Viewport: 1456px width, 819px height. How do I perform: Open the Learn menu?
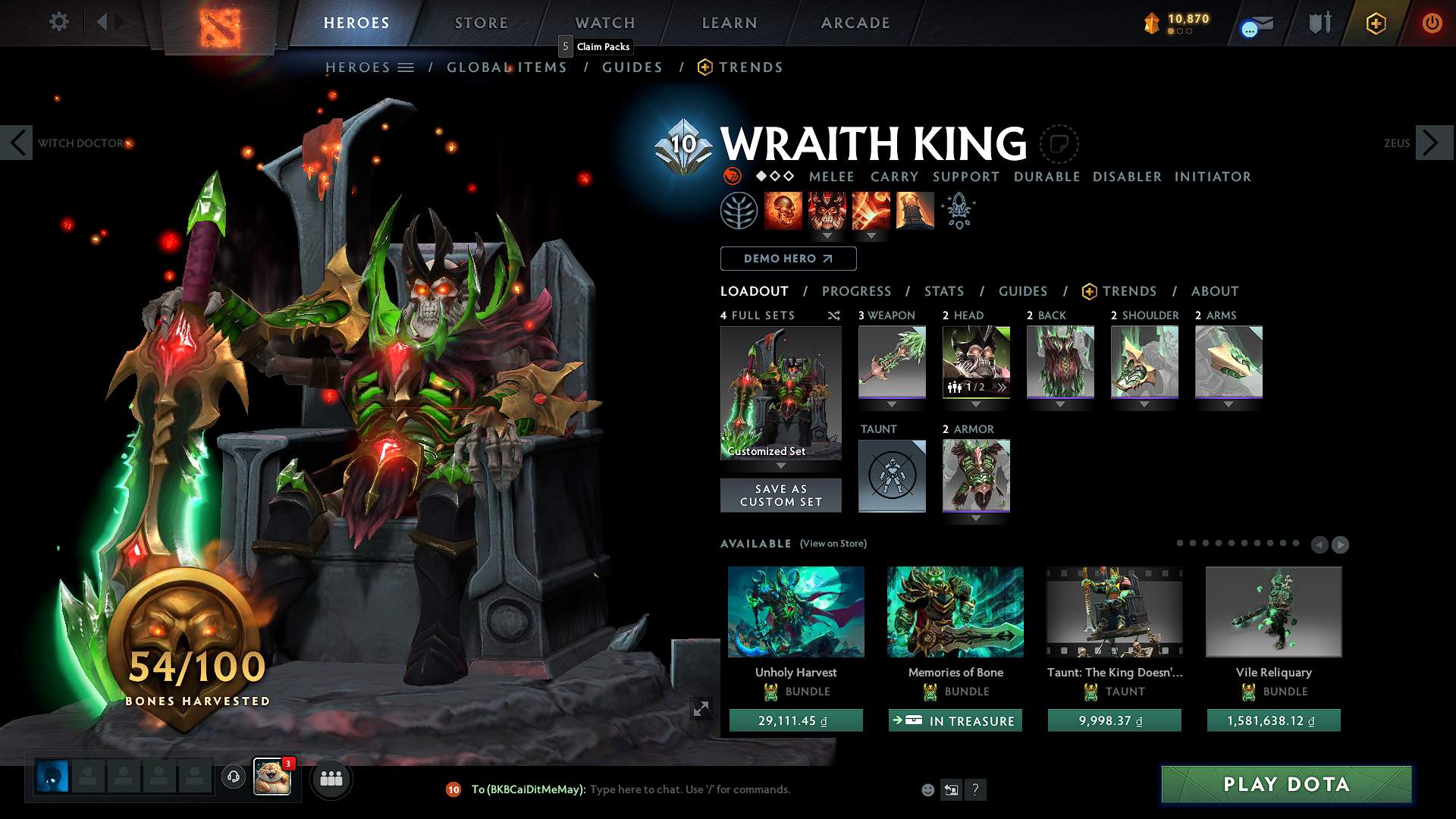click(x=730, y=23)
